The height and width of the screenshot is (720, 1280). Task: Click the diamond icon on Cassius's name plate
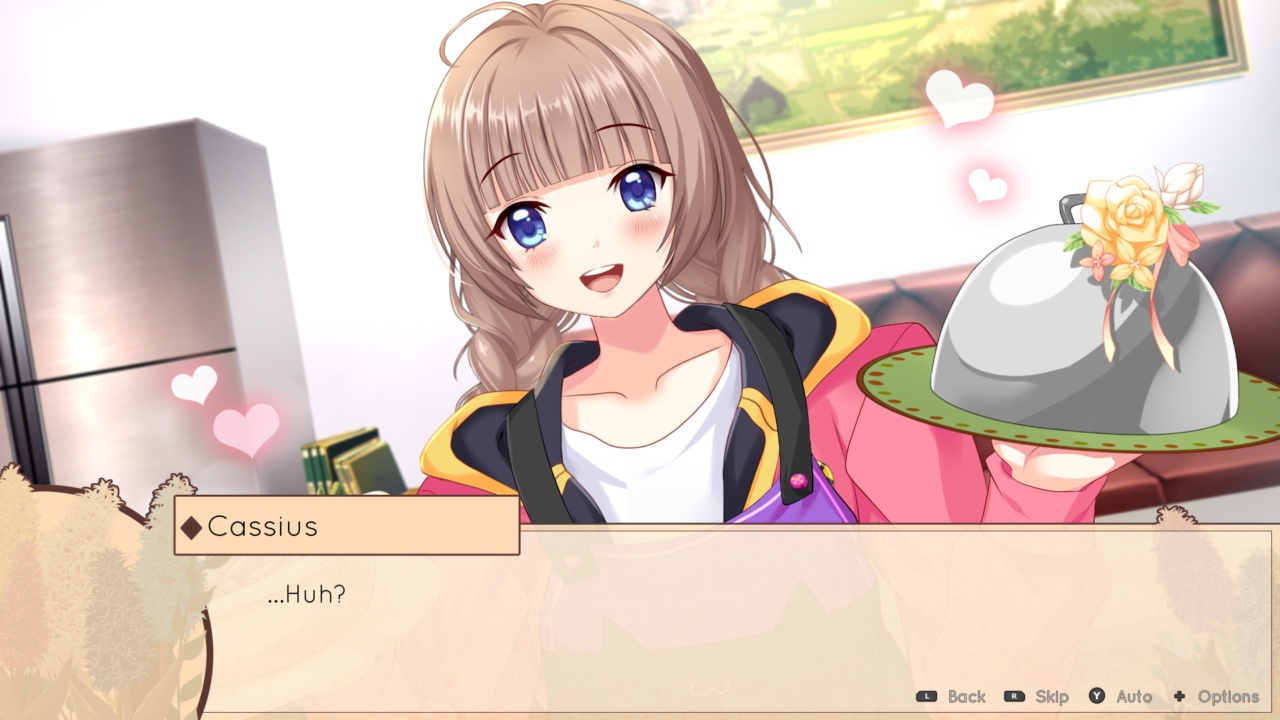(x=191, y=528)
